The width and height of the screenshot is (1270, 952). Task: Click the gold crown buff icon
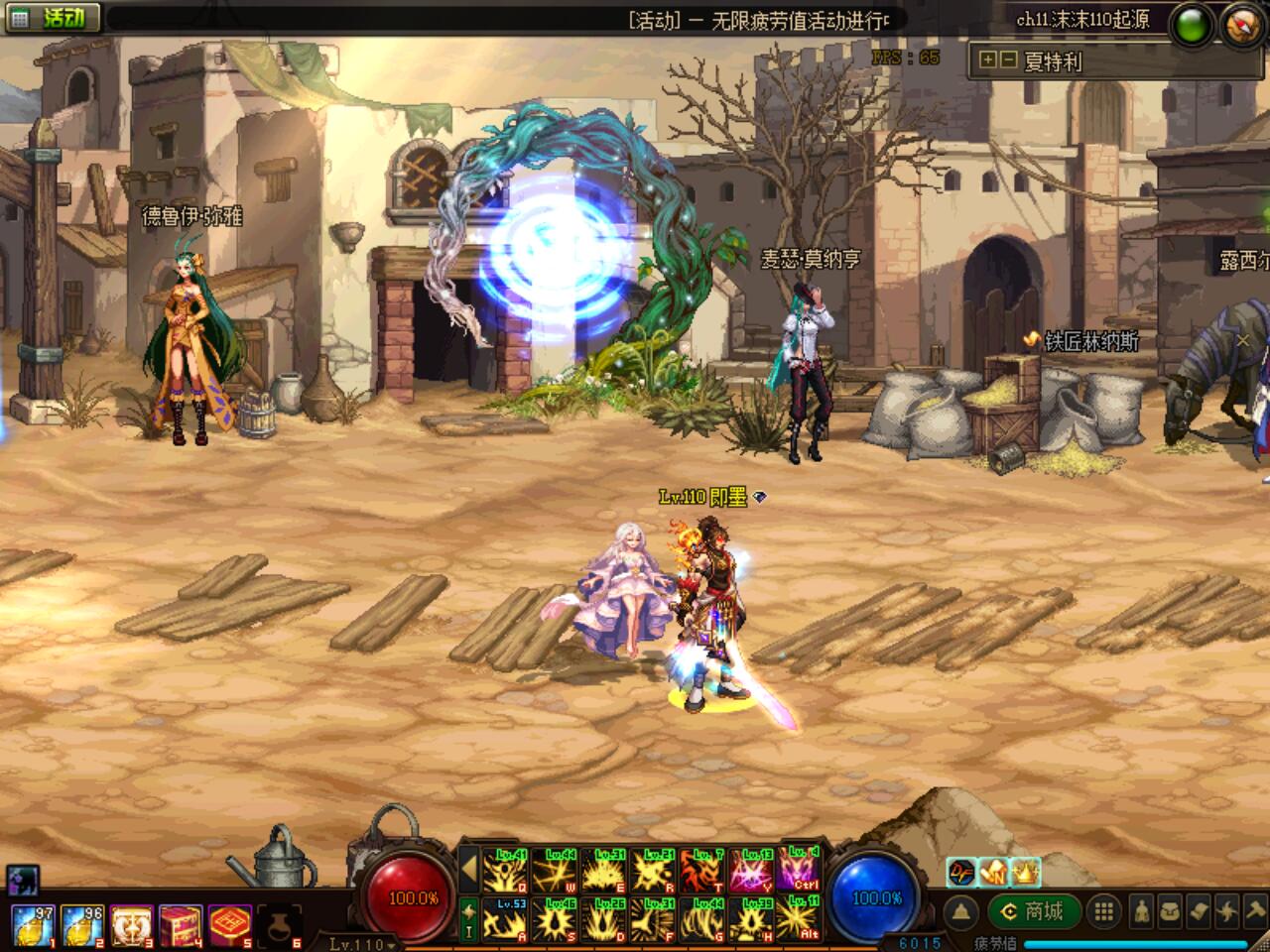coord(1026,872)
